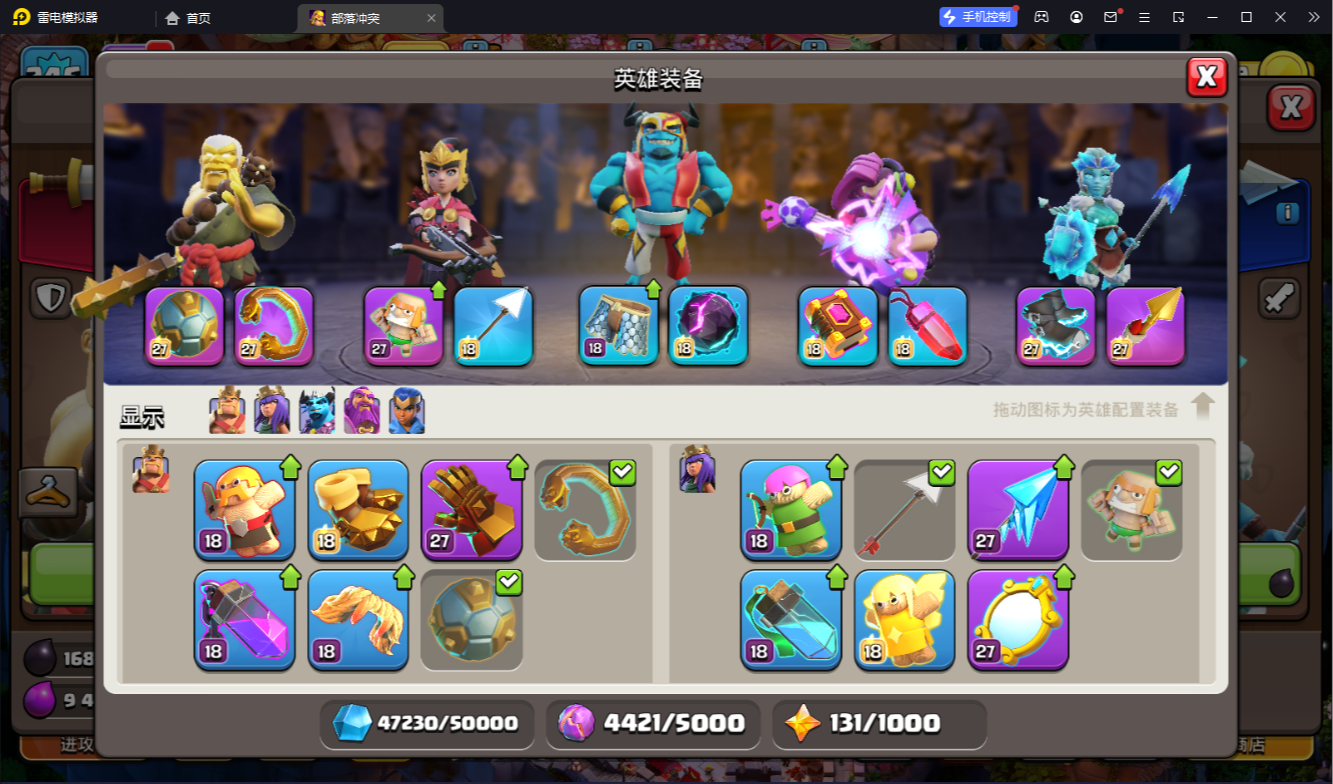Filter equipment by Minion Prince portrait
The width and height of the screenshot is (1333, 784).
(317, 410)
